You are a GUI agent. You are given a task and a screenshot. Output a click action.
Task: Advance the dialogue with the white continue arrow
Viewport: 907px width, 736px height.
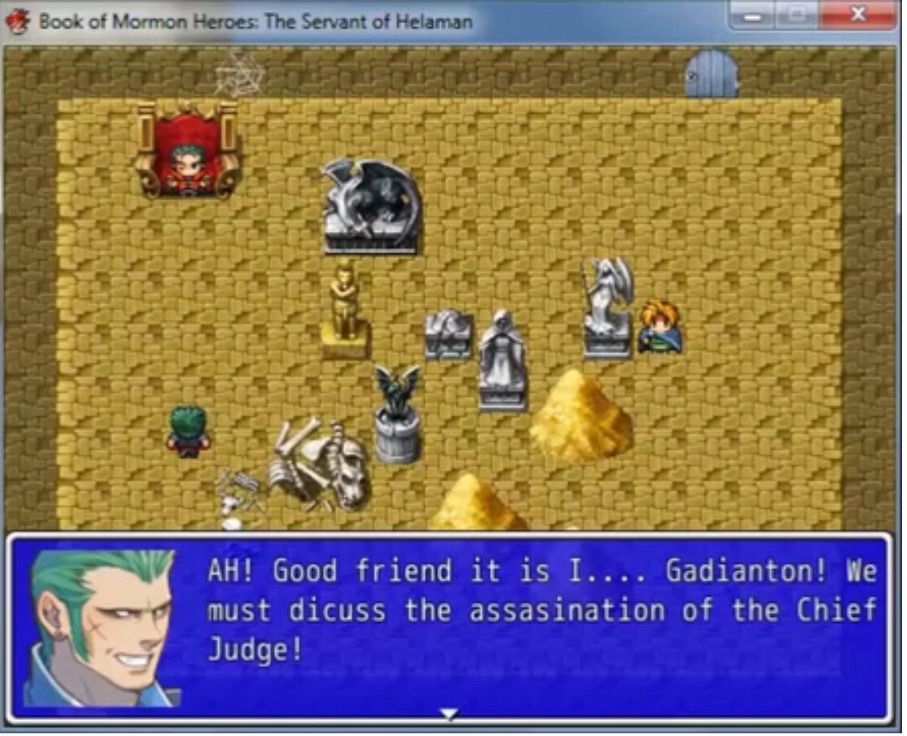[449, 714]
